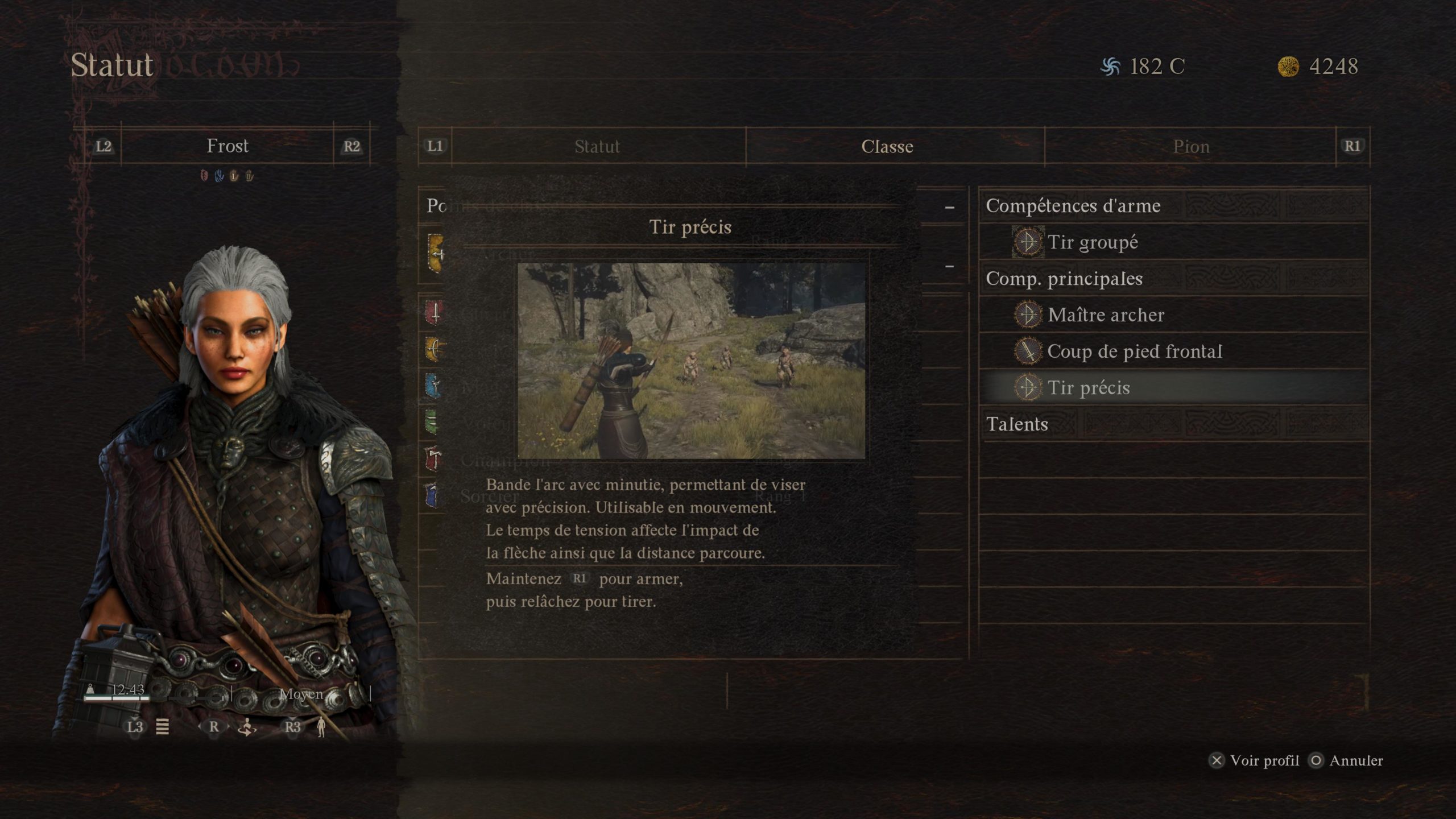Switch to the Pion tab
The width and height of the screenshot is (1456, 819).
click(x=1191, y=147)
